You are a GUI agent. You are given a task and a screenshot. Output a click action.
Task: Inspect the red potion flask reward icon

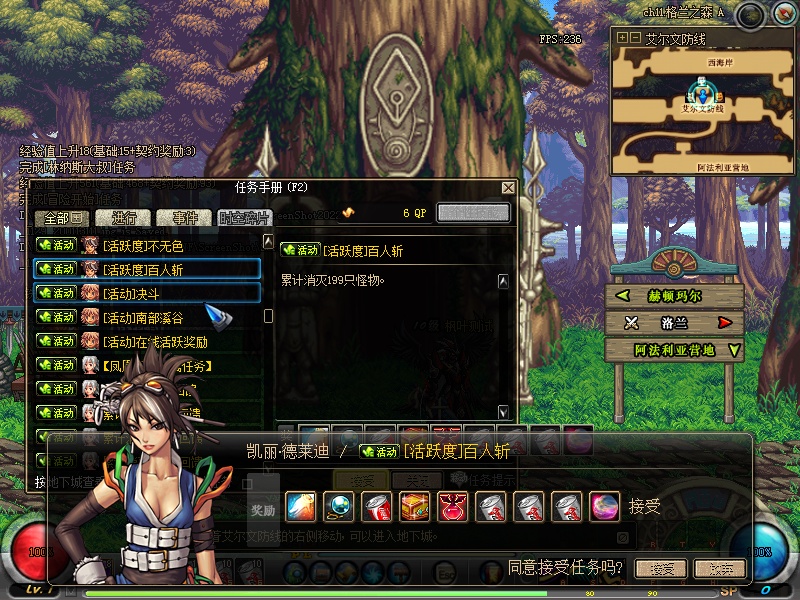452,506
